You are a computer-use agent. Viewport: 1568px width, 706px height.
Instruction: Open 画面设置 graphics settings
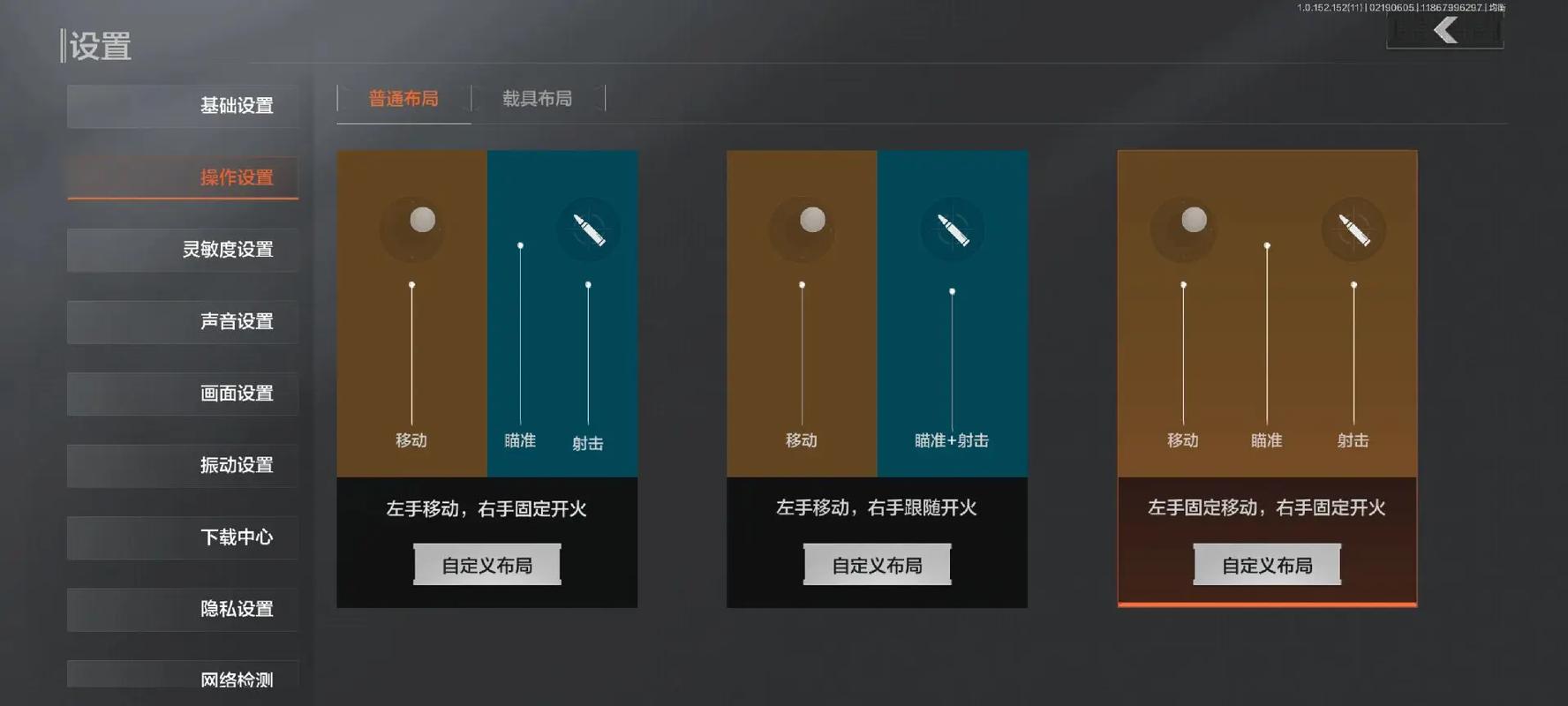(x=183, y=394)
